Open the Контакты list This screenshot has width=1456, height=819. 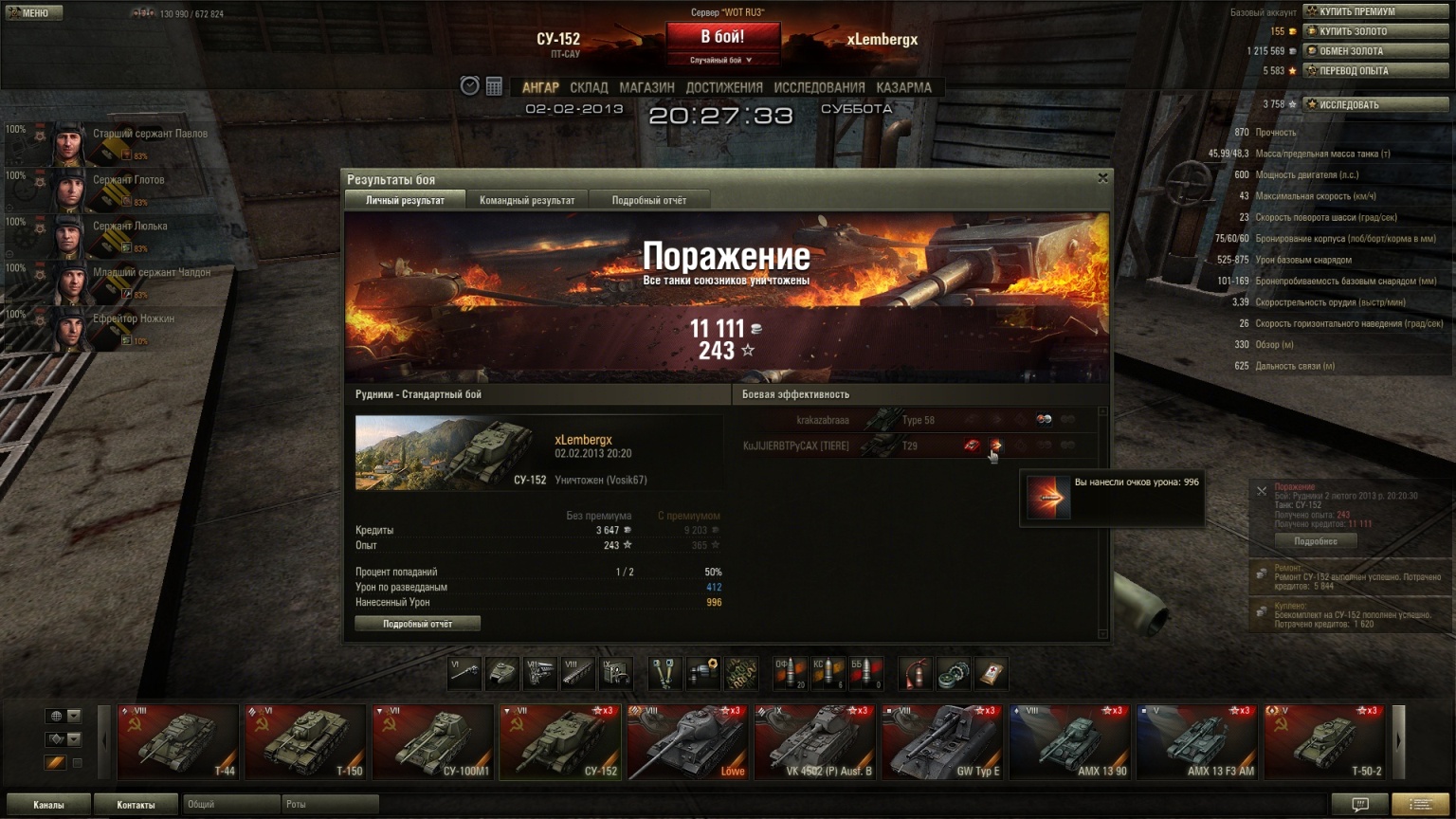pos(136,805)
